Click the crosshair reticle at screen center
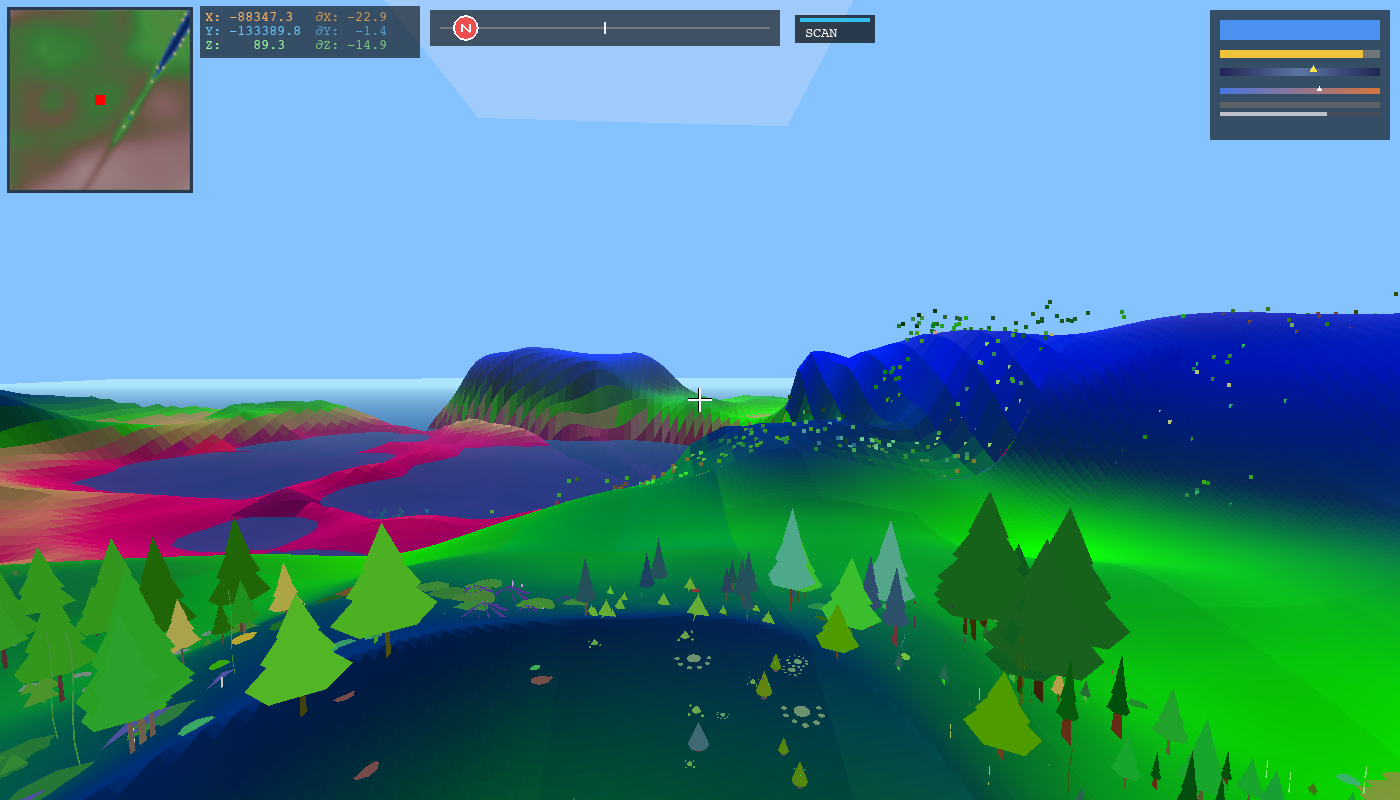This screenshot has width=1400, height=800. coord(699,400)
